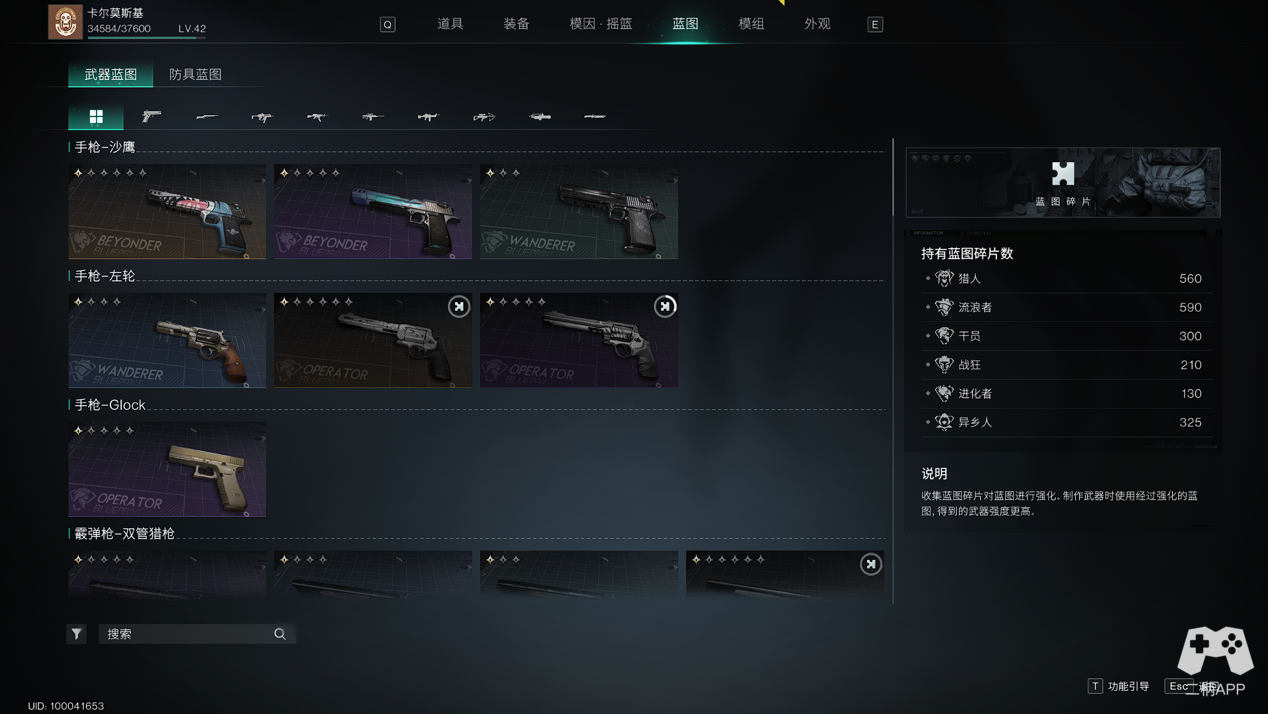The image size is (1268, 714).
Task: Click the player avatar portrait
Action: point(65,22)
